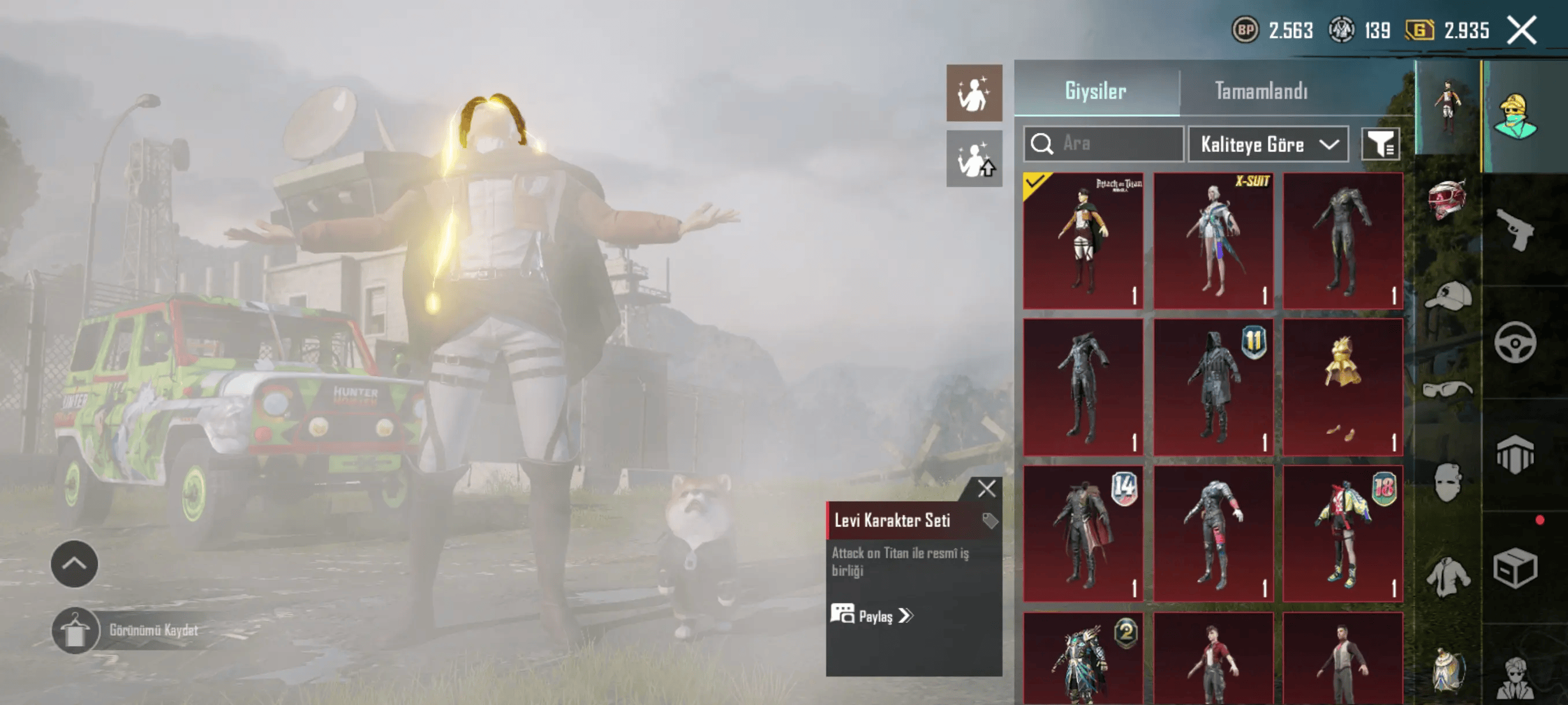
Task: Close the inventory with the top X
Action: [1521, 30]
